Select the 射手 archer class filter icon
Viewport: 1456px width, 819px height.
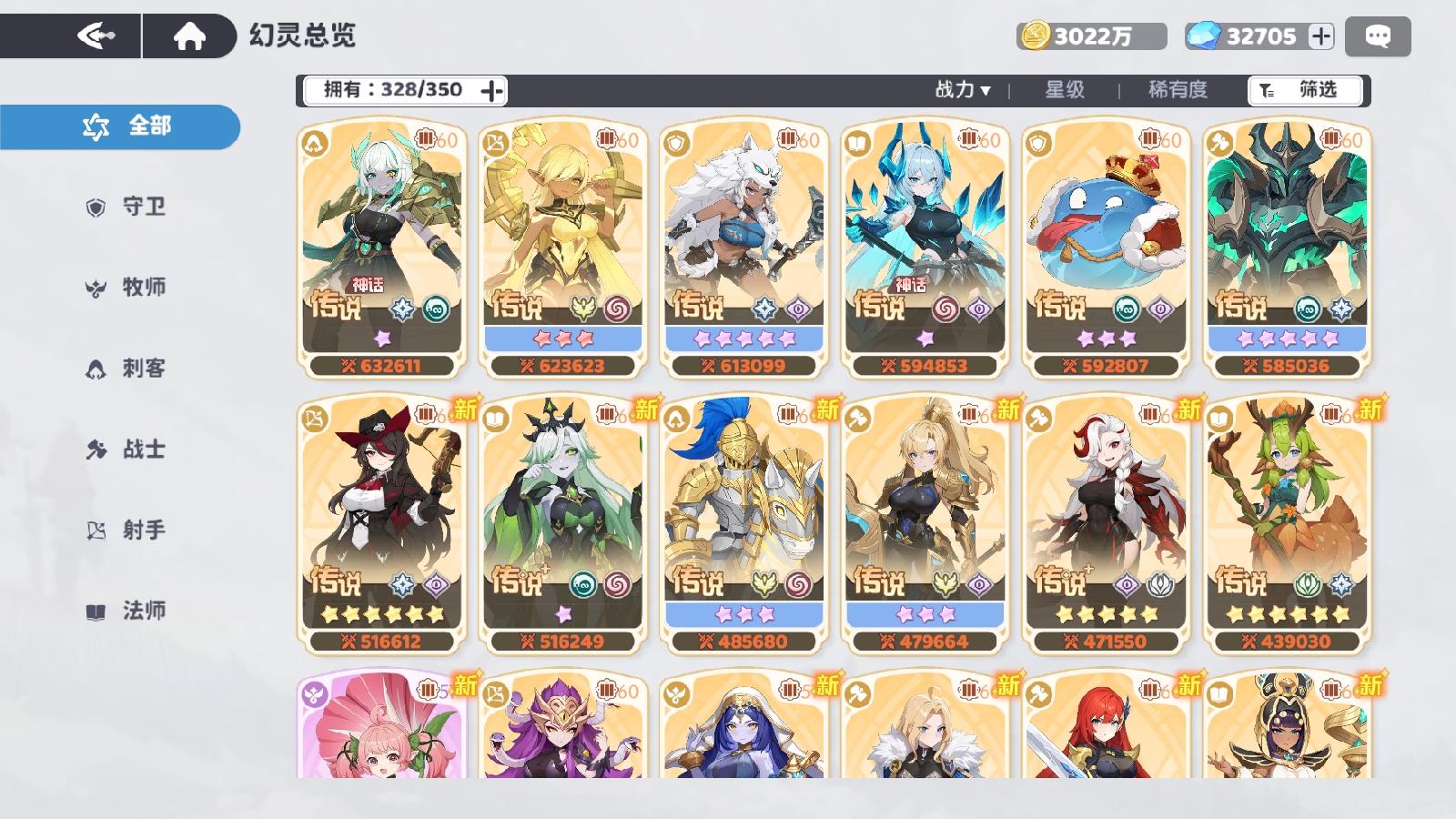click(98, 529)
